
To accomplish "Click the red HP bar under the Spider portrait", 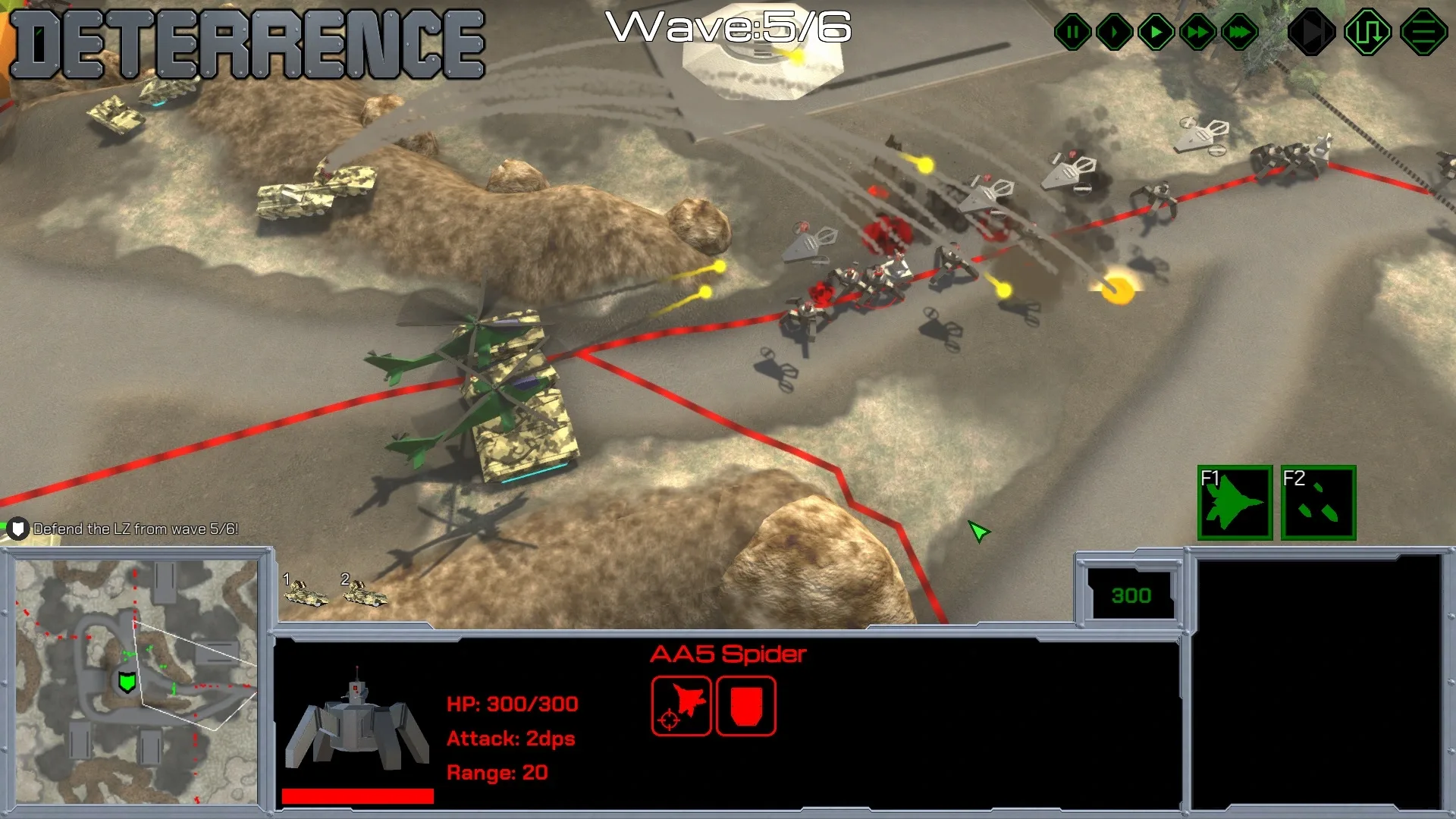I will click(356, 795).
